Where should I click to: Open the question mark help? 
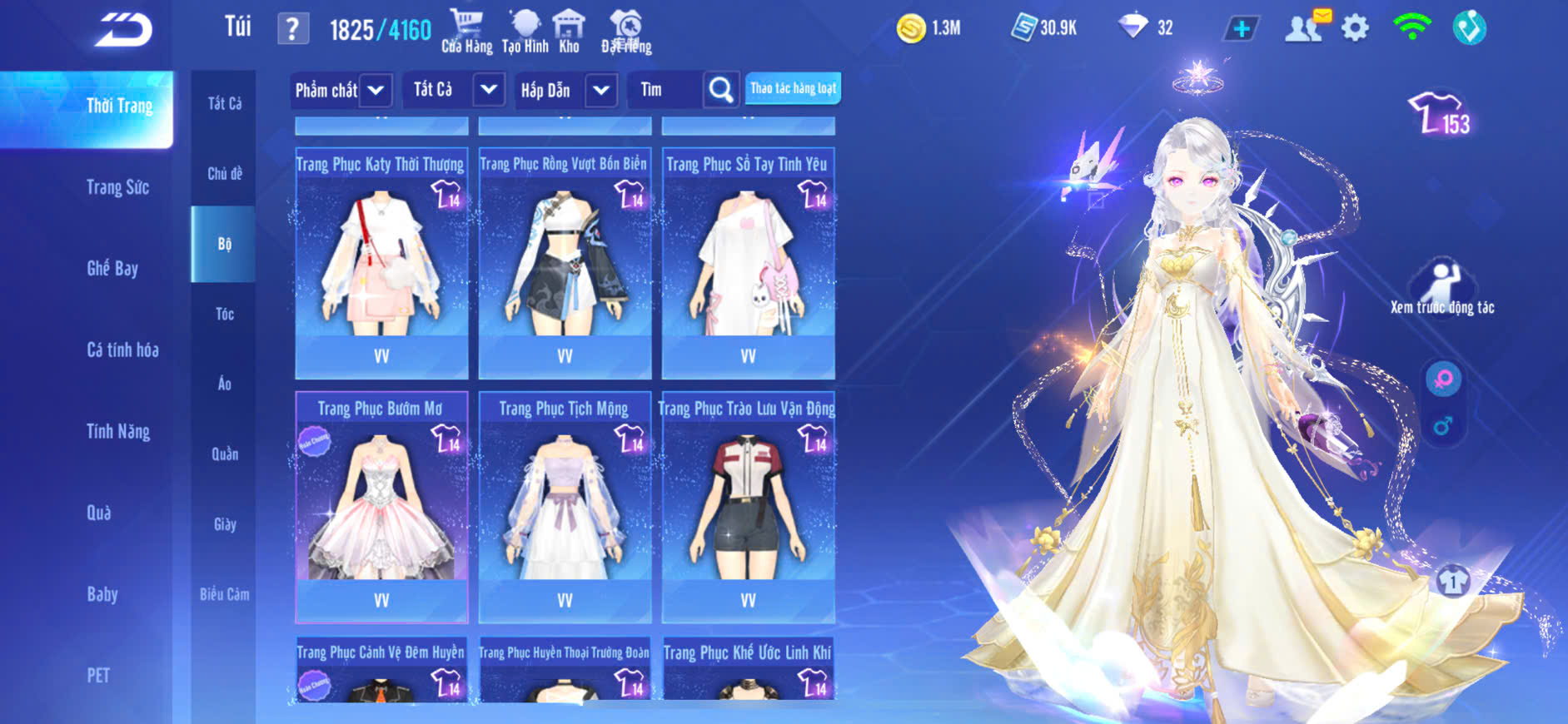tap(292, 30)
